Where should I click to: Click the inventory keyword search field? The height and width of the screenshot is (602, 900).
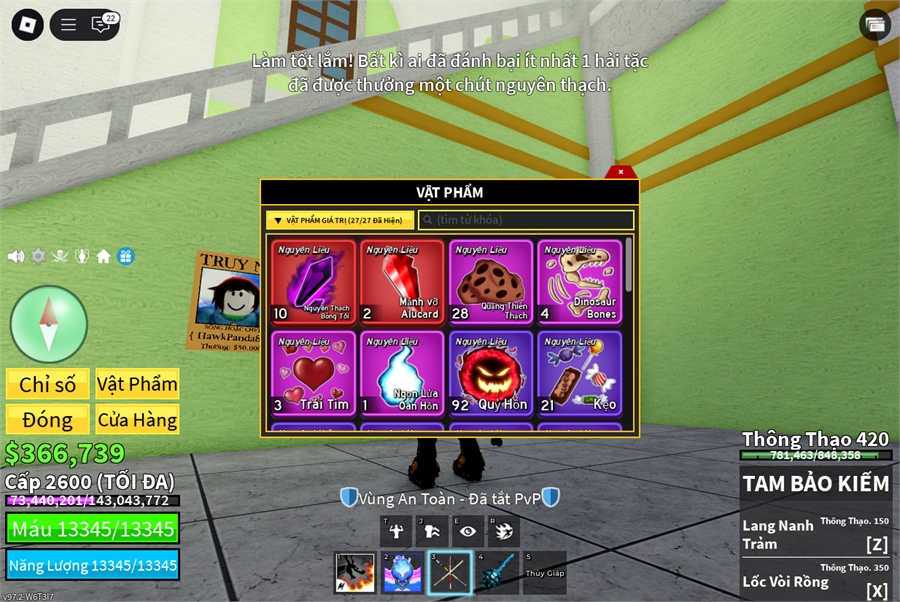click(526, 220)
